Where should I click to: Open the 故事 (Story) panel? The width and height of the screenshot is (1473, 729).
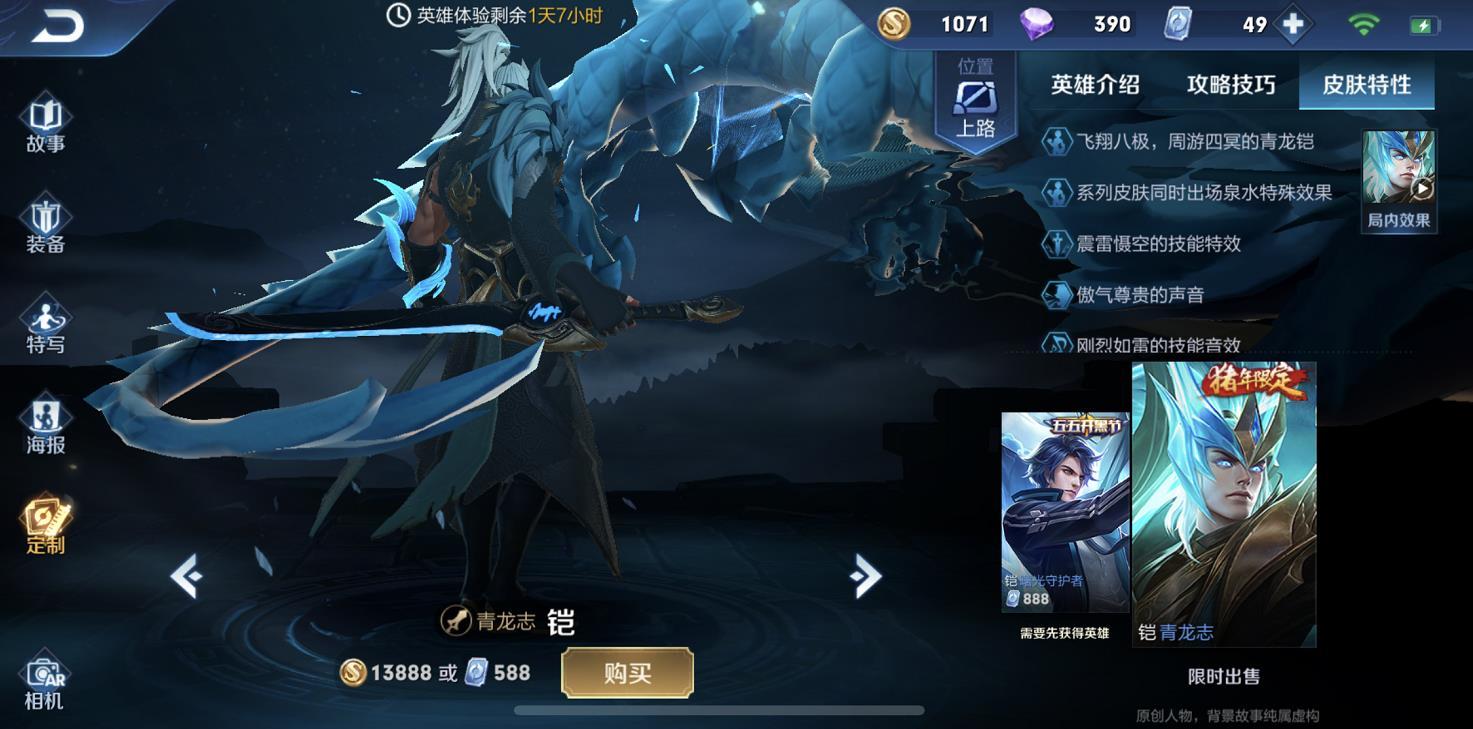44,123
